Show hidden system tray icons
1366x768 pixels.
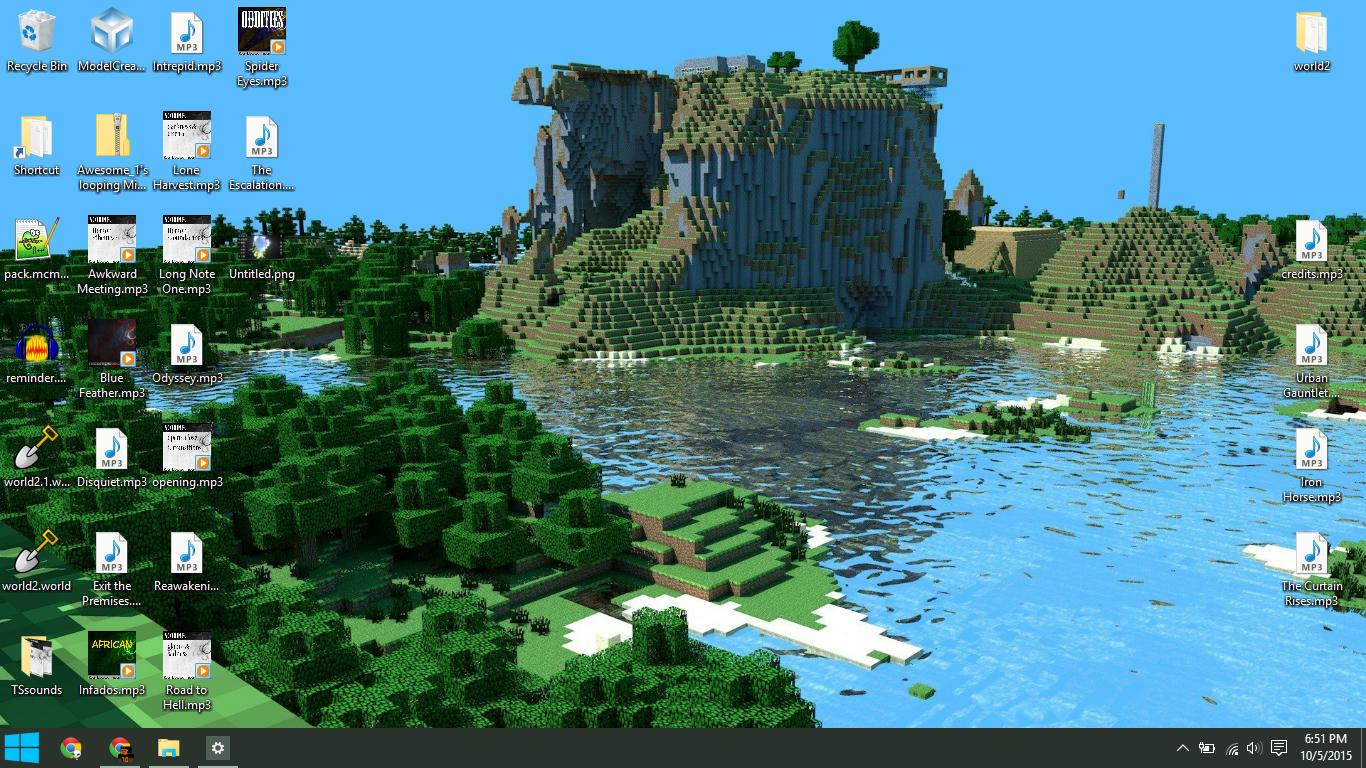[x=1182, y=747]
